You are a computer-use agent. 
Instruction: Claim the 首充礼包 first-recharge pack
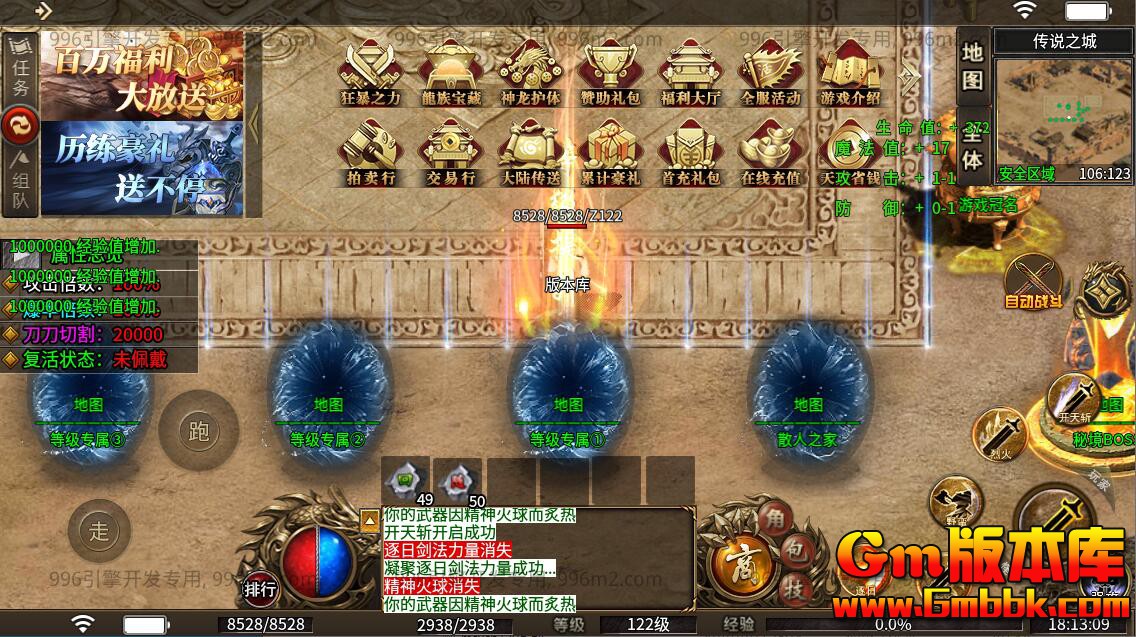click(690, 151)
